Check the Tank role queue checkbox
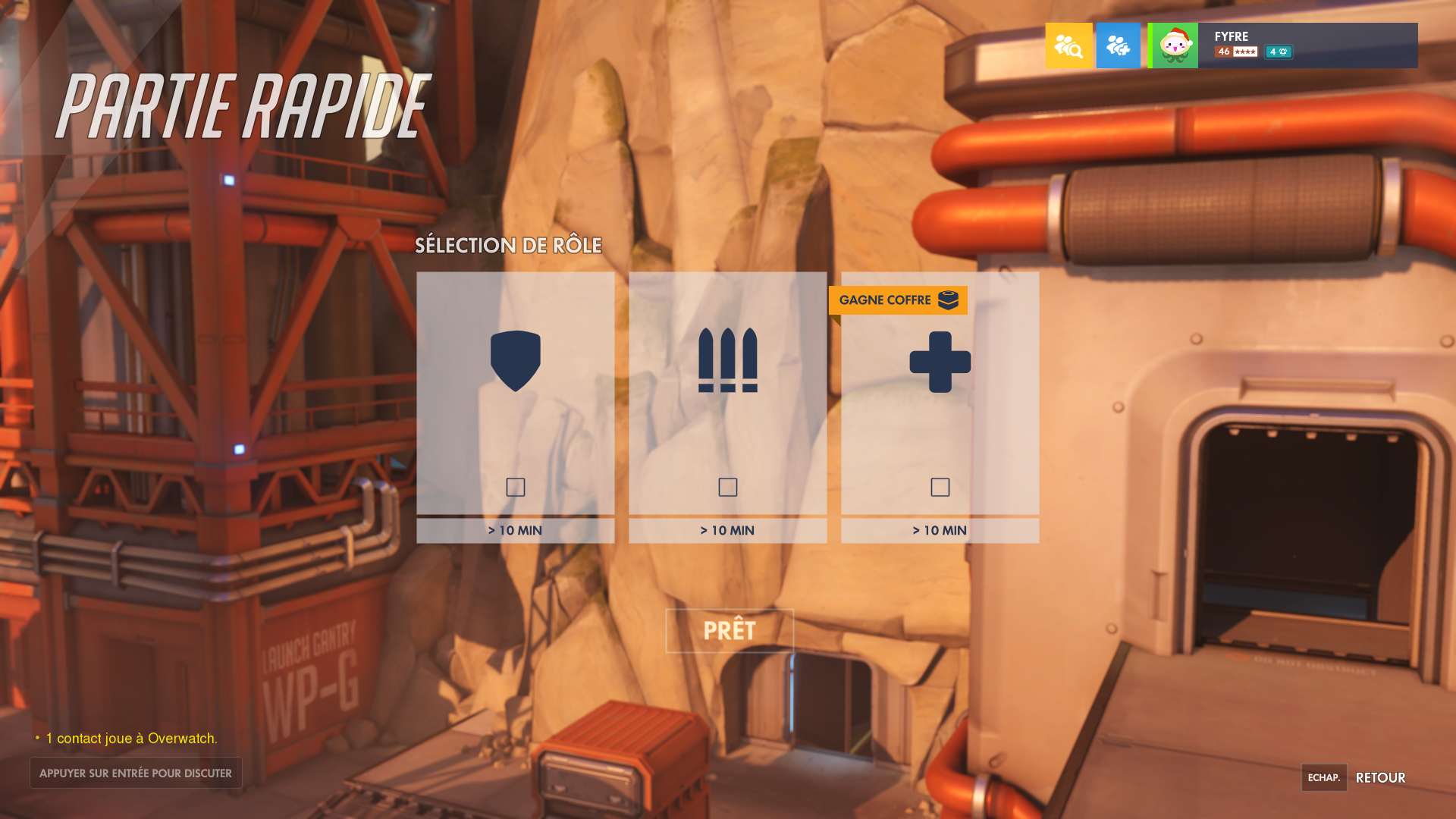 click(516, 488)
